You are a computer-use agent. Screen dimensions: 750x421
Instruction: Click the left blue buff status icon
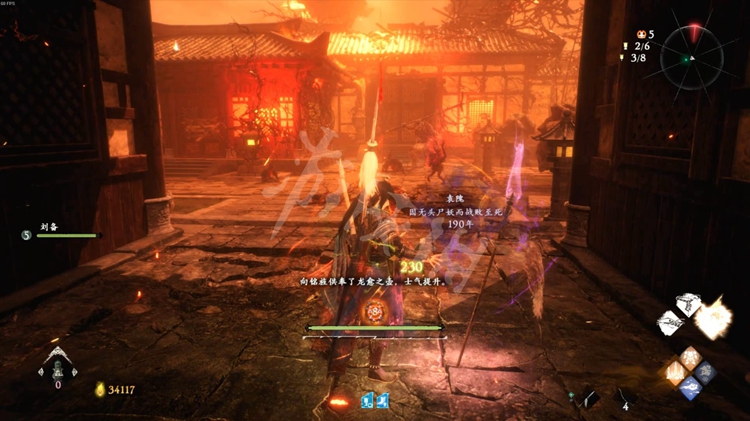click(x=367, y=400)
